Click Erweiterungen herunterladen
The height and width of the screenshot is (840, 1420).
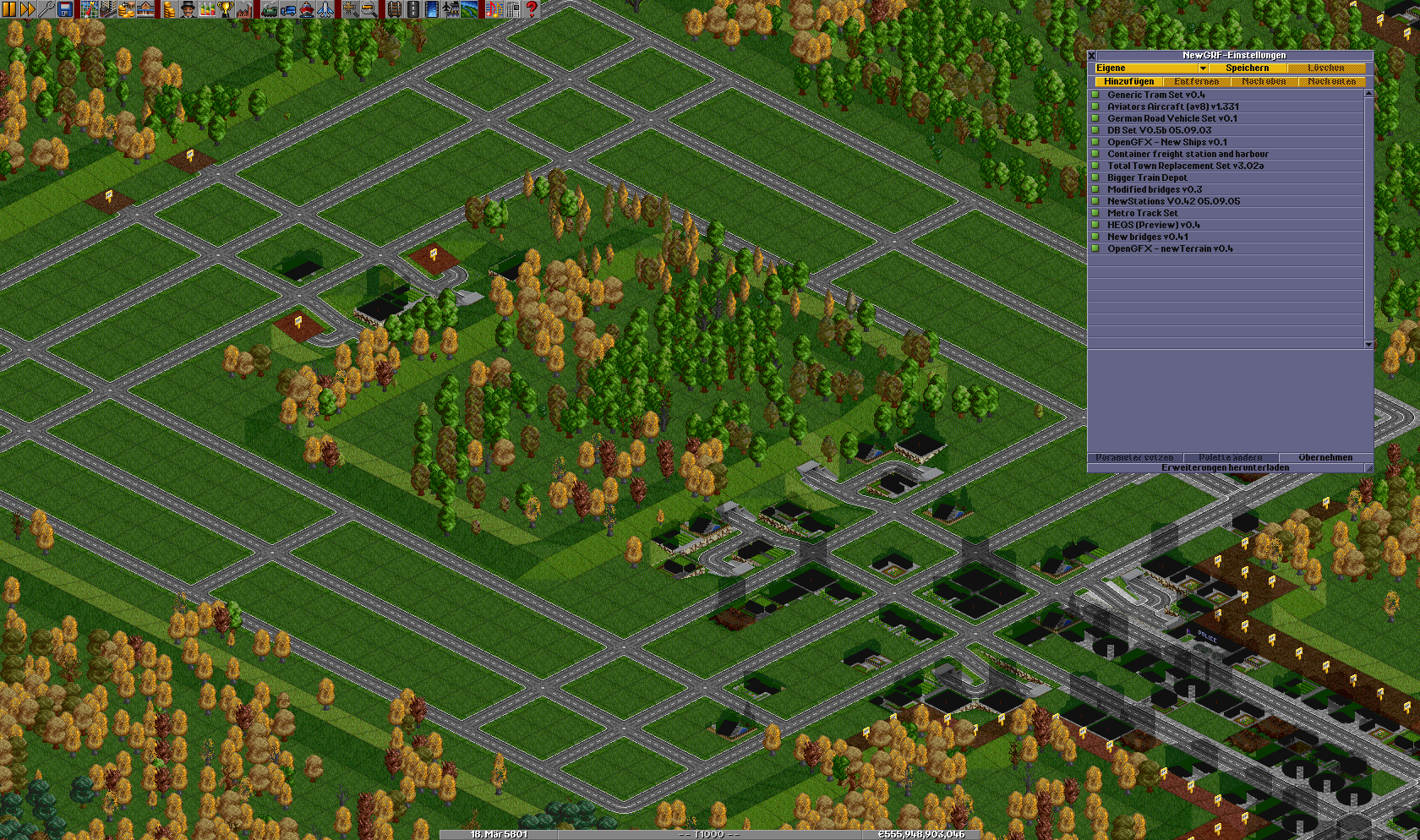tap(1225, 468)
